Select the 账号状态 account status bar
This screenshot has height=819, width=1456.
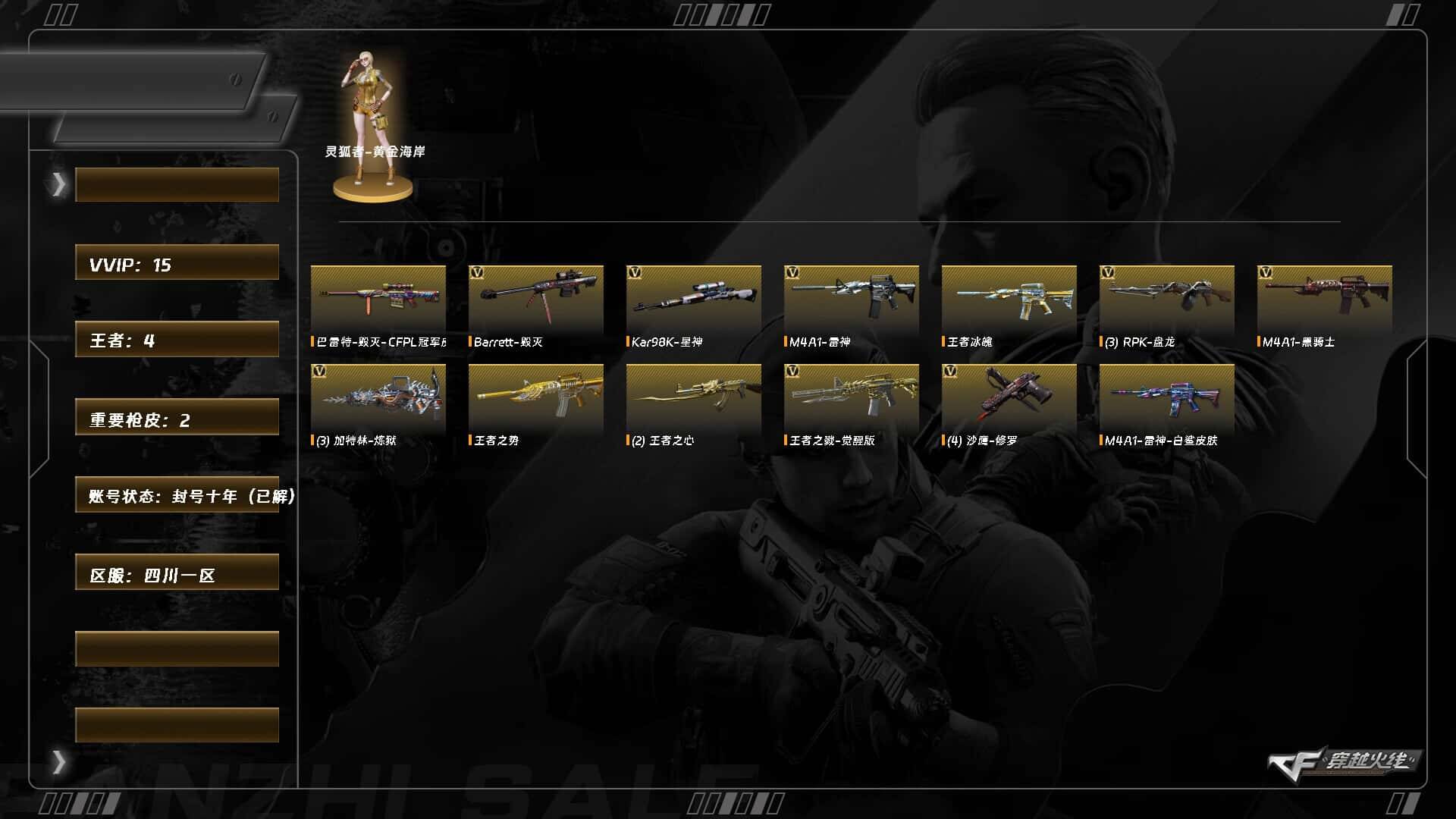(x=177, y=495)
